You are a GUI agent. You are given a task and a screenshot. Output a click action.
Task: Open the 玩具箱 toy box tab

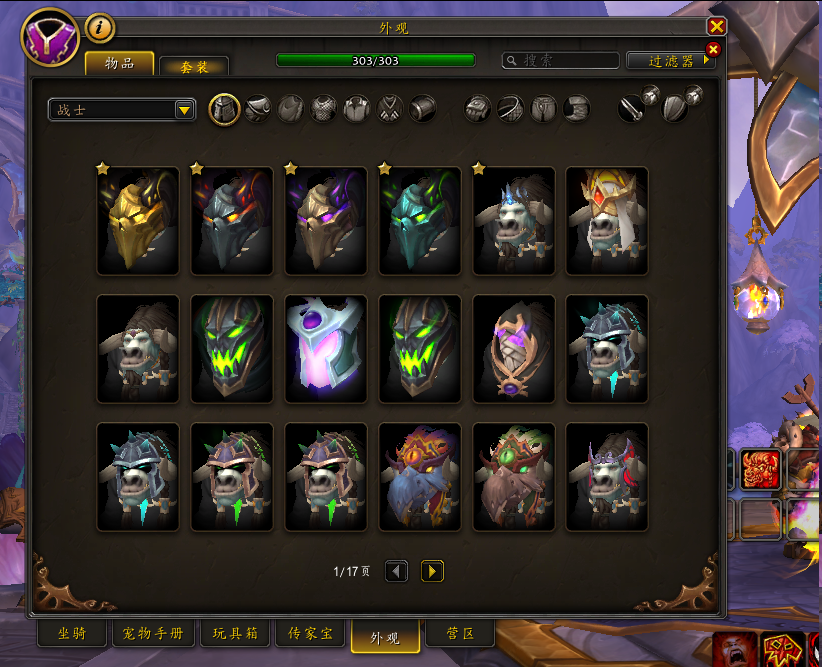tap(235, 634)
